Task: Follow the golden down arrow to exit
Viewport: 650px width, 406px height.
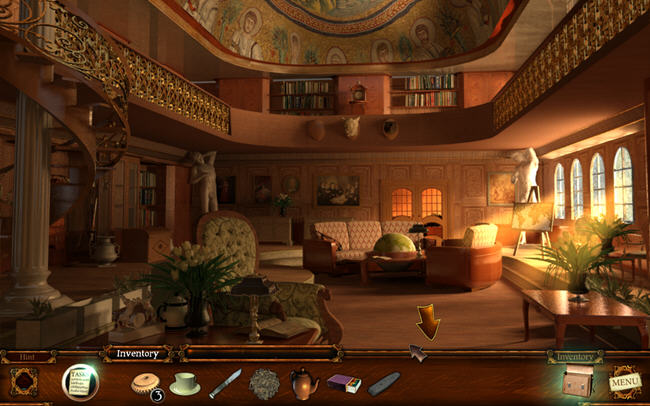Action: (428, 322)
